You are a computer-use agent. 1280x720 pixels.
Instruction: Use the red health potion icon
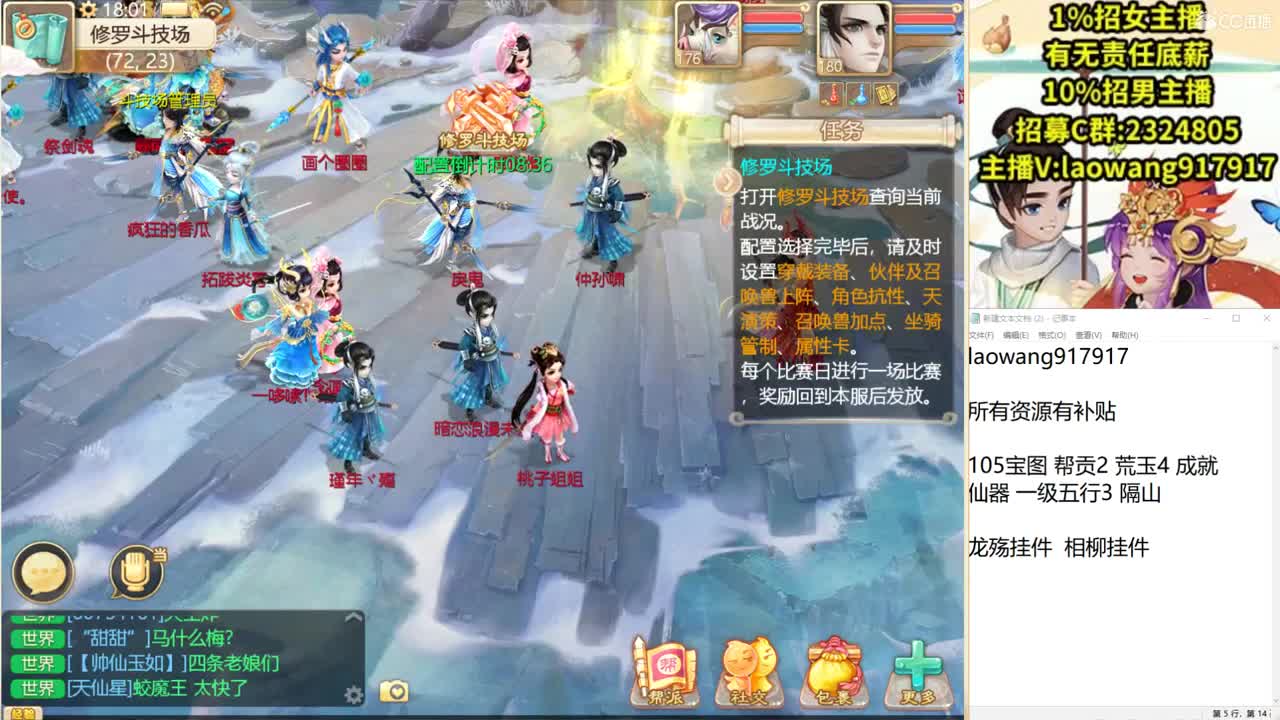(833, 95)
